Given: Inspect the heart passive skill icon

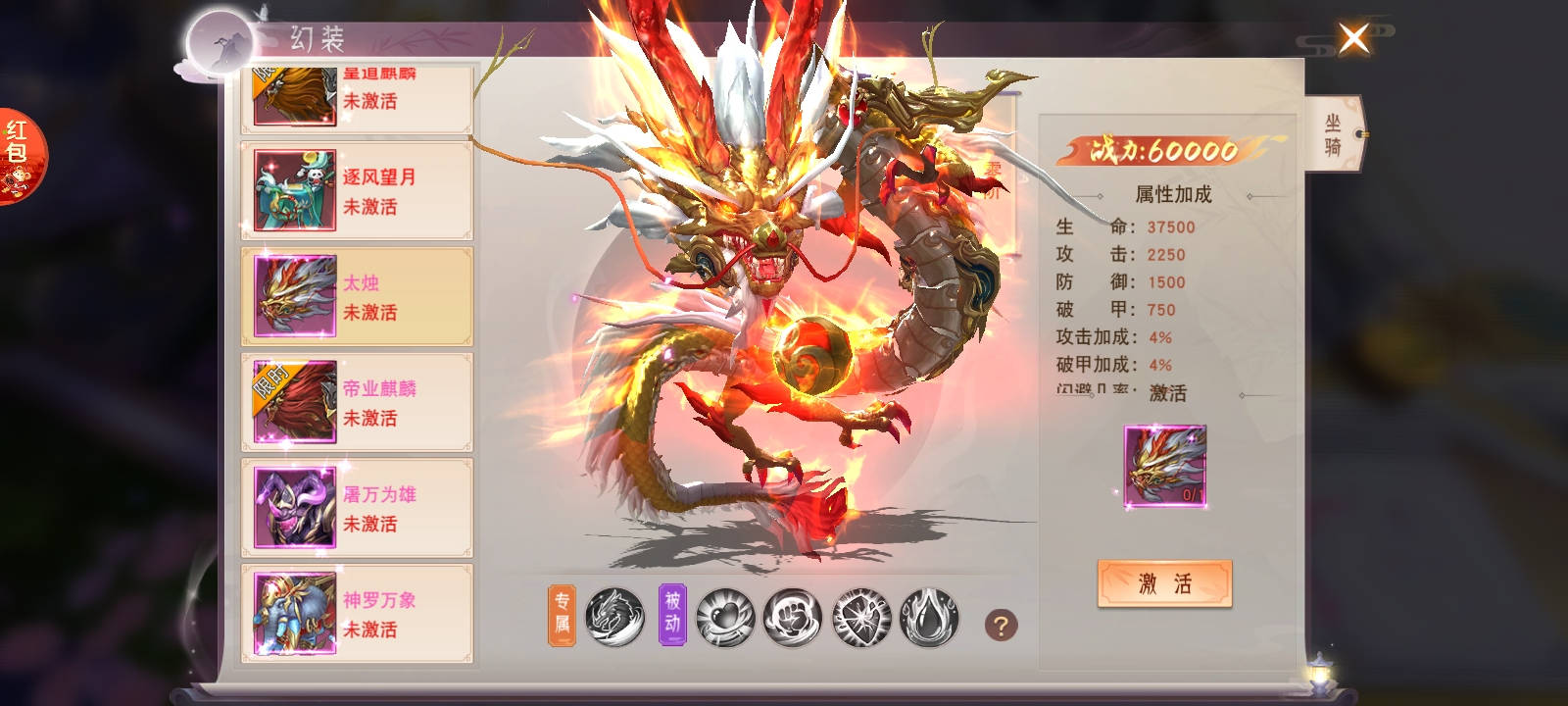Looking at the screenshot, I should [724, 617].
